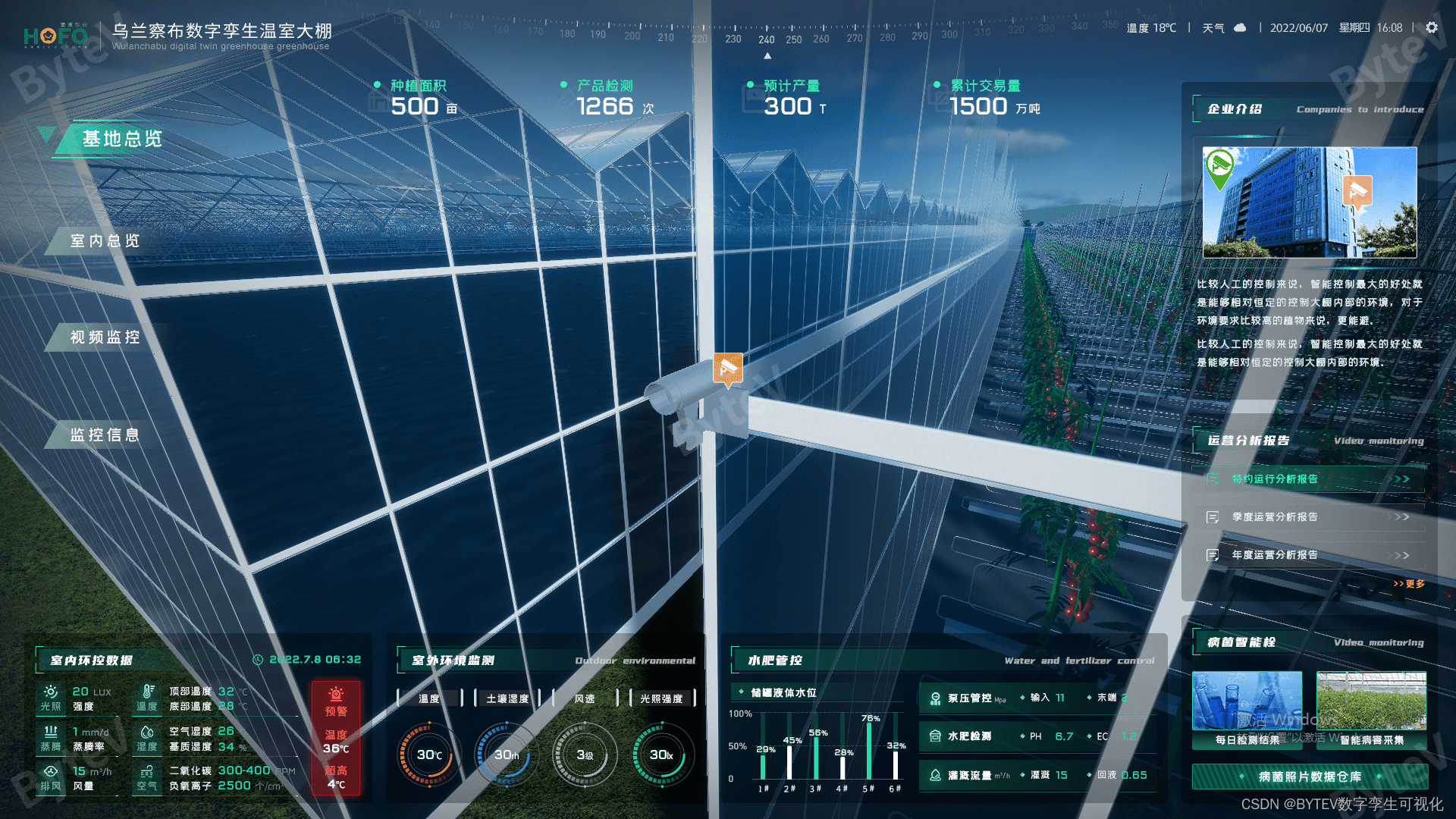Switch to 视频监控 view
Screen dimensions: 1456x819
[105, 337]
